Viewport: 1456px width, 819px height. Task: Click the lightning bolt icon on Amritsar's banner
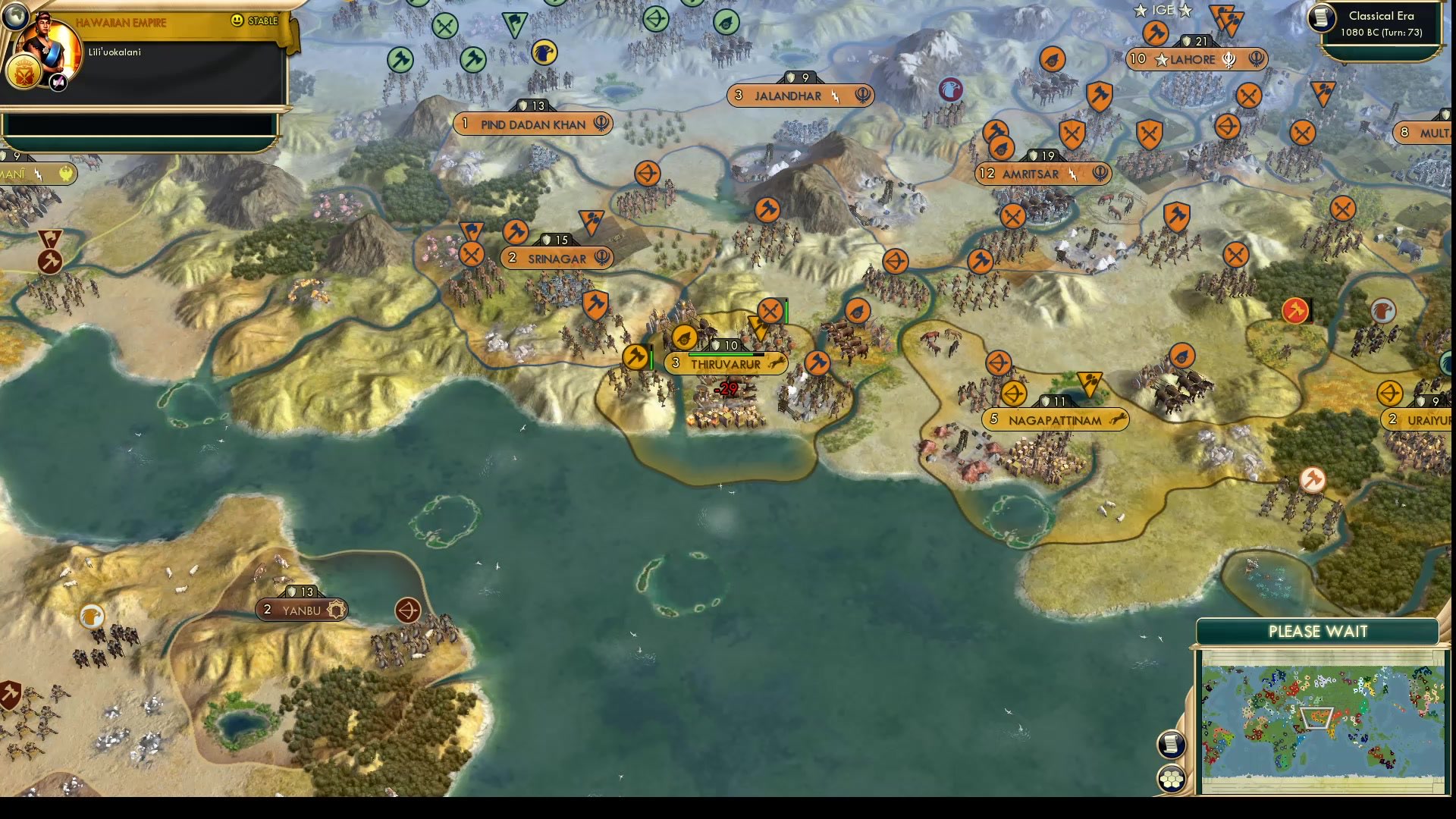[x=1072, y=174]
